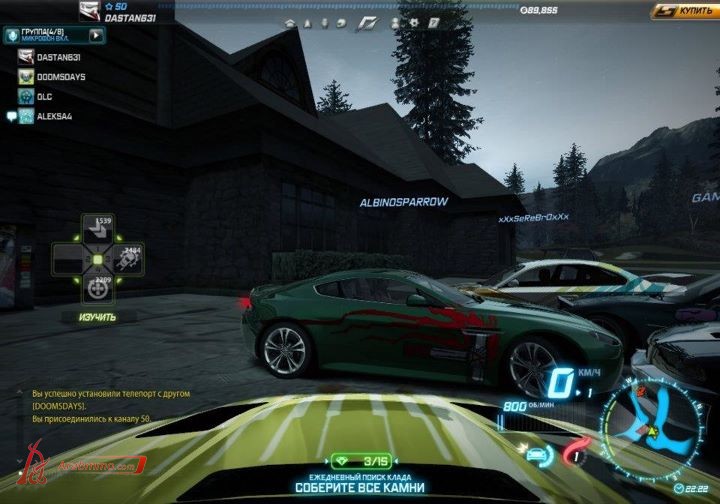The width and height of the screenshot is (720, 504).
Task: Toggle the group microphone icon
Action: (10, 35)
